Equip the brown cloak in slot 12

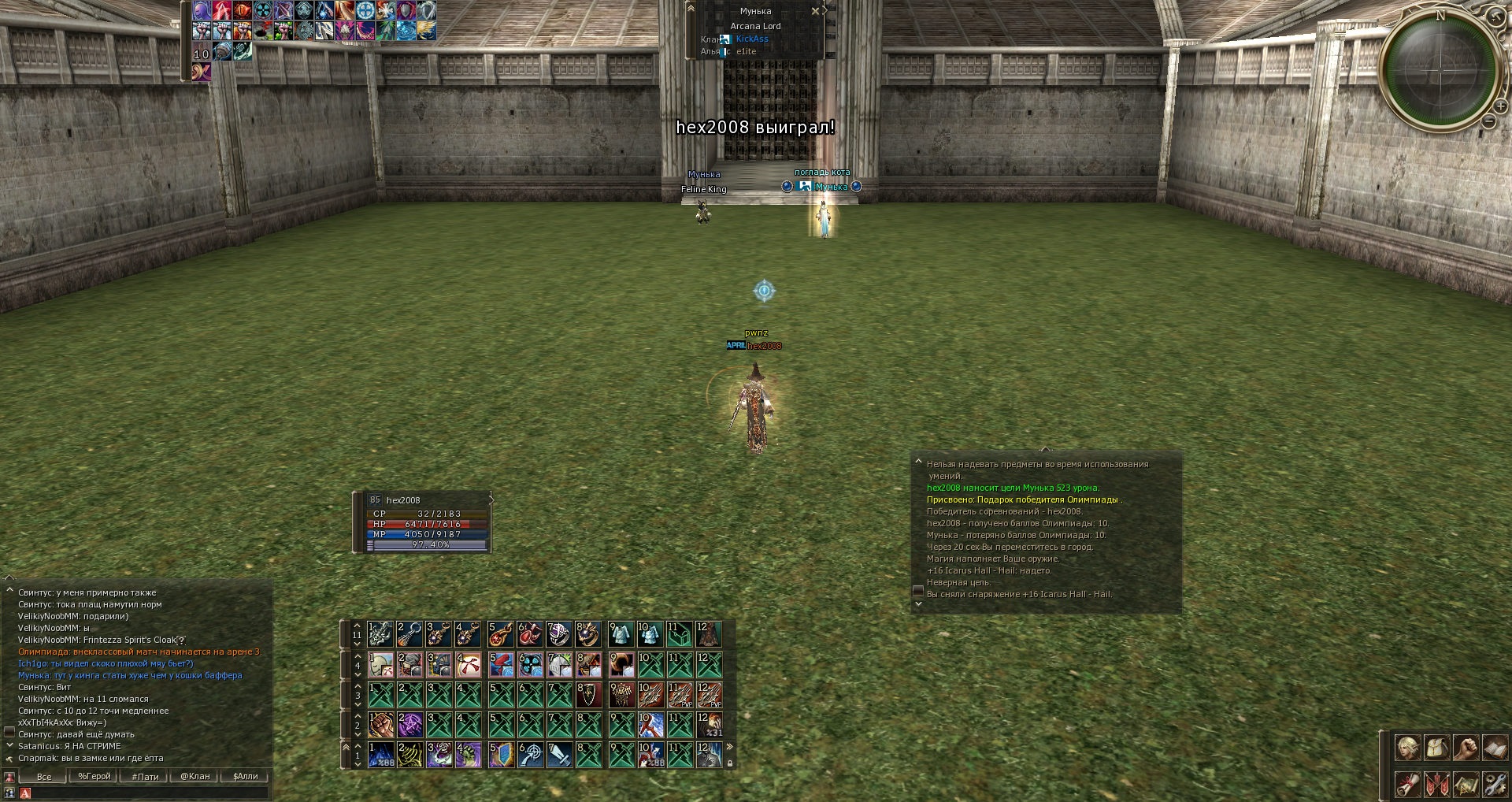pos(708,633)
